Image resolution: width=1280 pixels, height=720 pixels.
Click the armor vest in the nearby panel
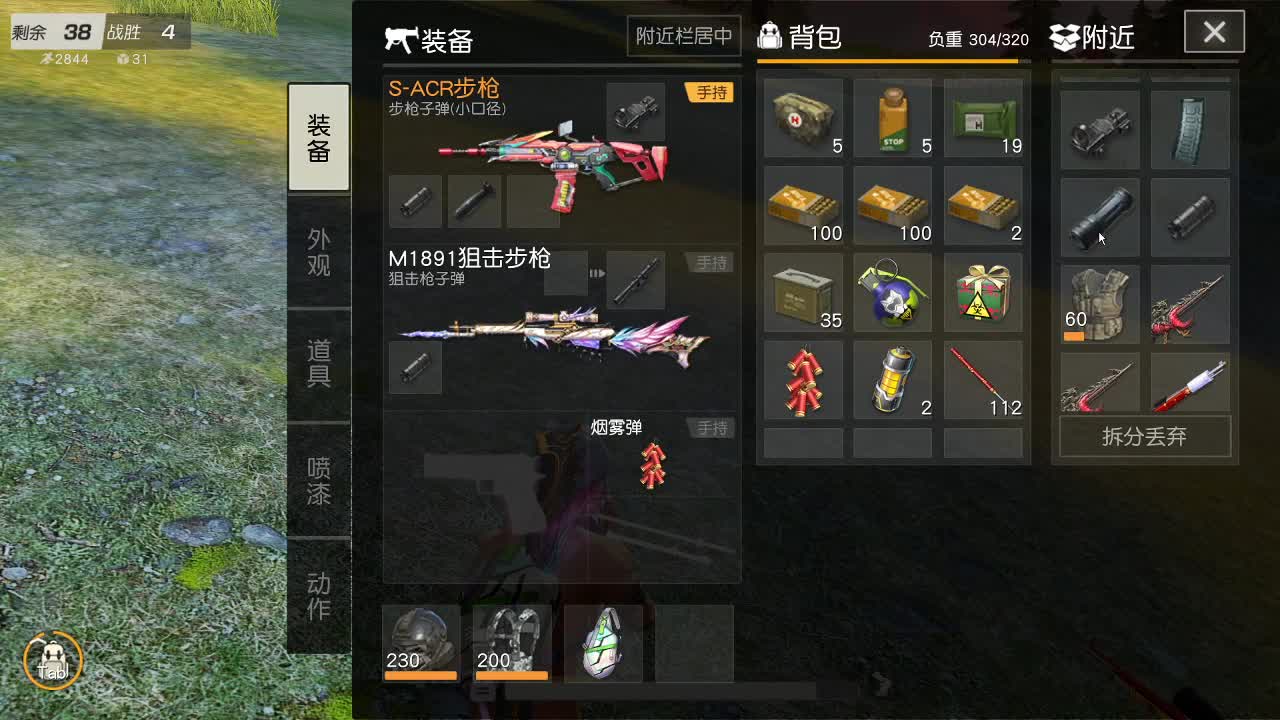tap(1098, 305)
